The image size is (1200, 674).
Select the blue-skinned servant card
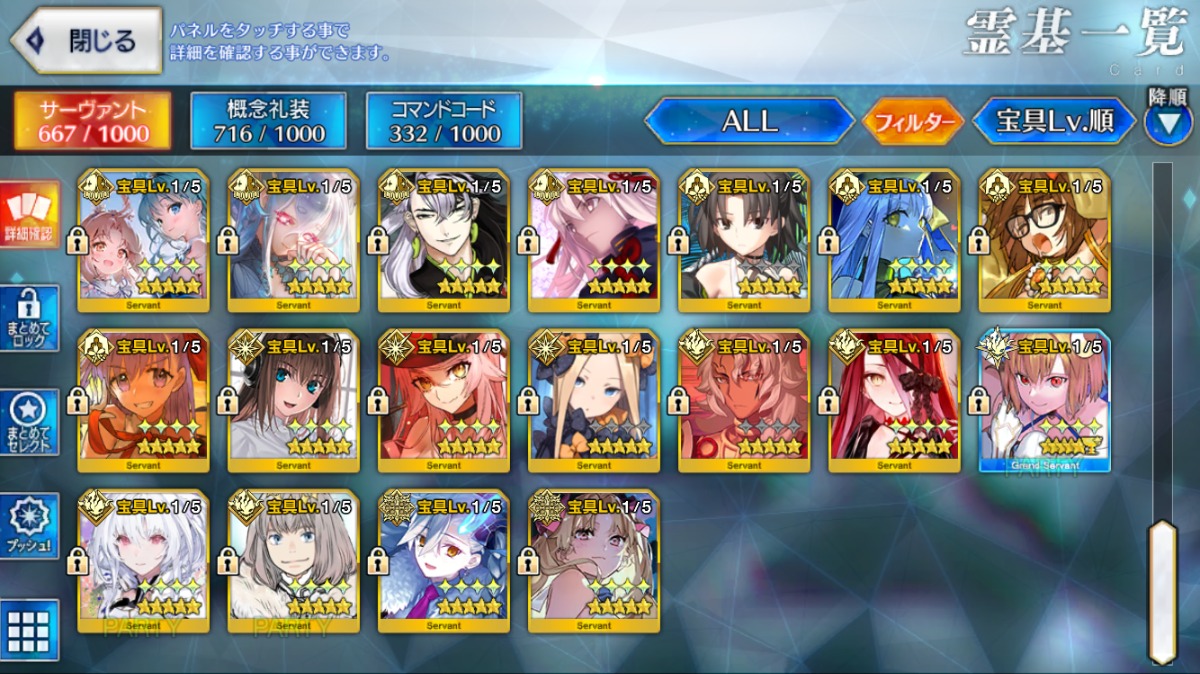click(x=894, y=238)
